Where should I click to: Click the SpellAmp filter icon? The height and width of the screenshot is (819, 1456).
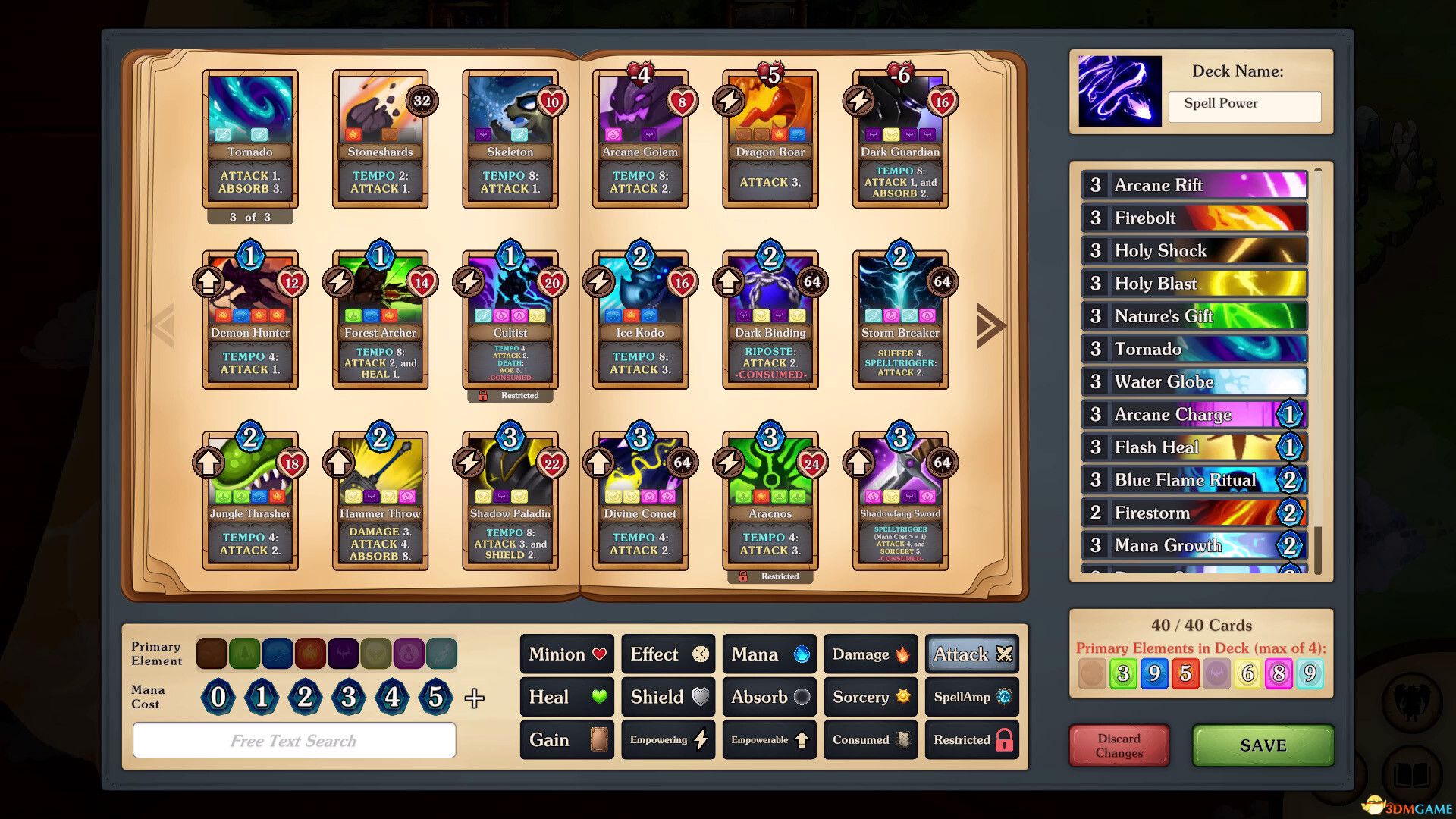[971, 697]
